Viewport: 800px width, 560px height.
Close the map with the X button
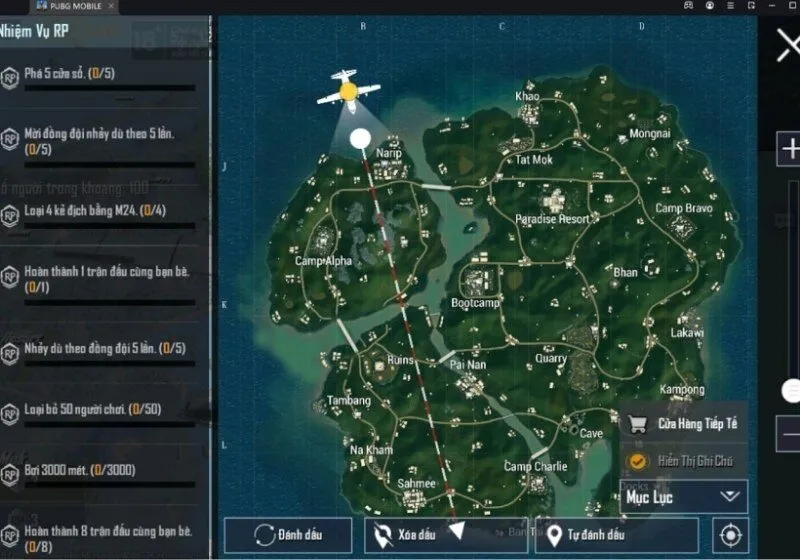(x=788, y=45)
